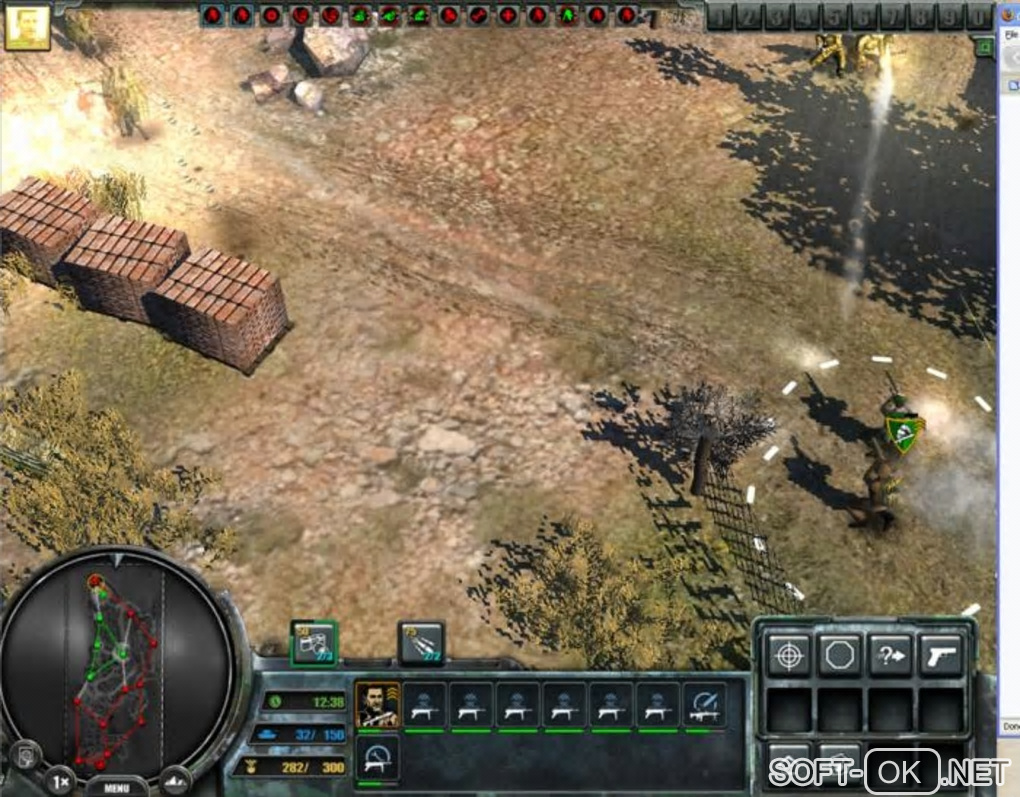Click the small green button under the group numbers

pyautogui.click(x=984, y=46)
